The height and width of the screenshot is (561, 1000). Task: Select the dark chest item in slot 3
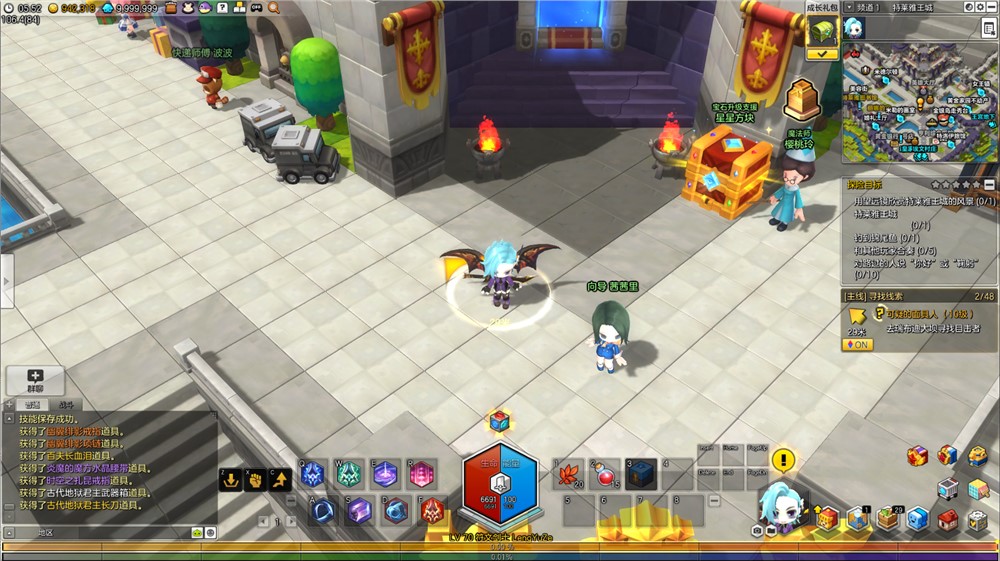(x=642, y=474)
